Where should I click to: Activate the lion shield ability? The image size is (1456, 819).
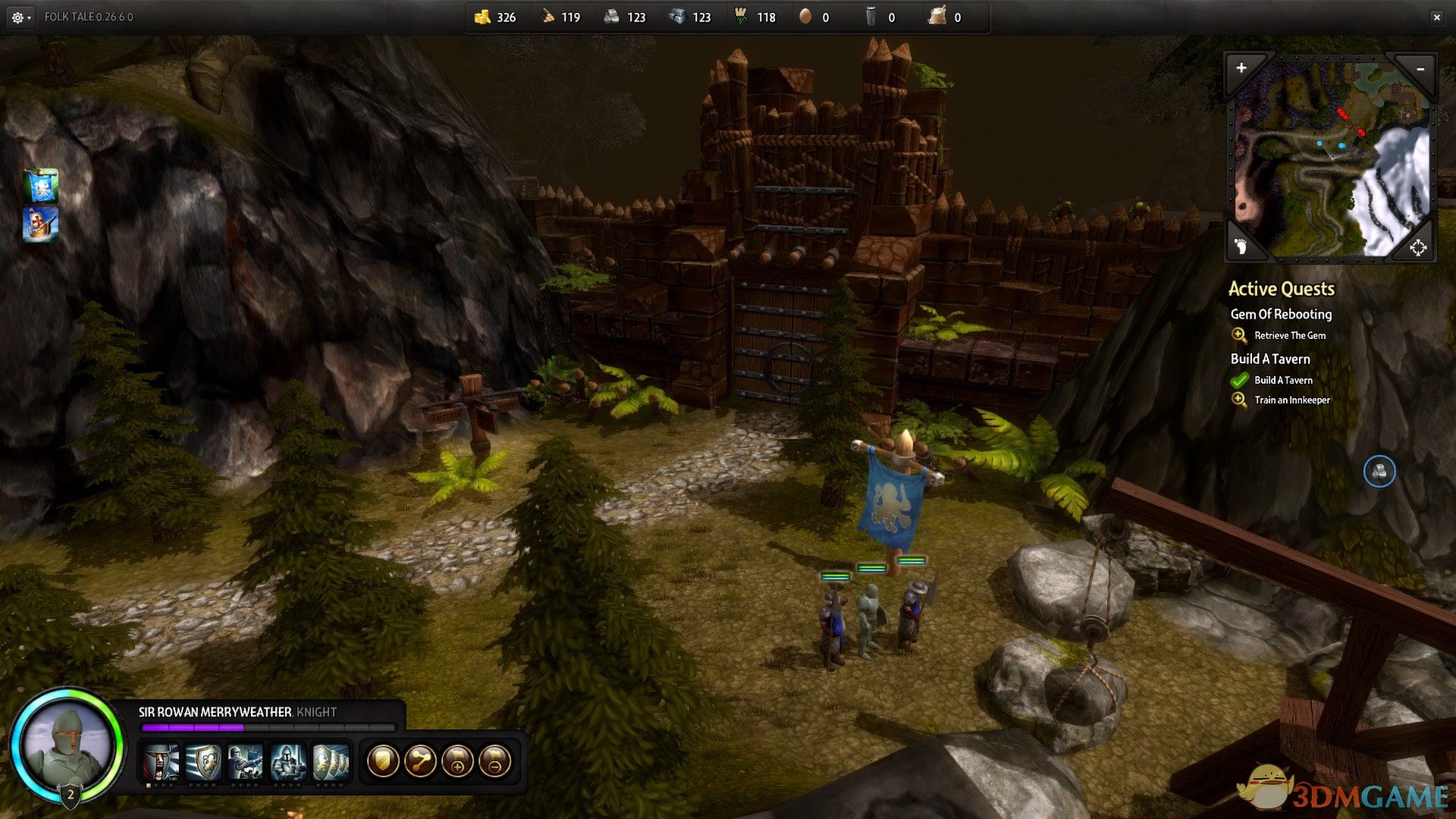203,761
